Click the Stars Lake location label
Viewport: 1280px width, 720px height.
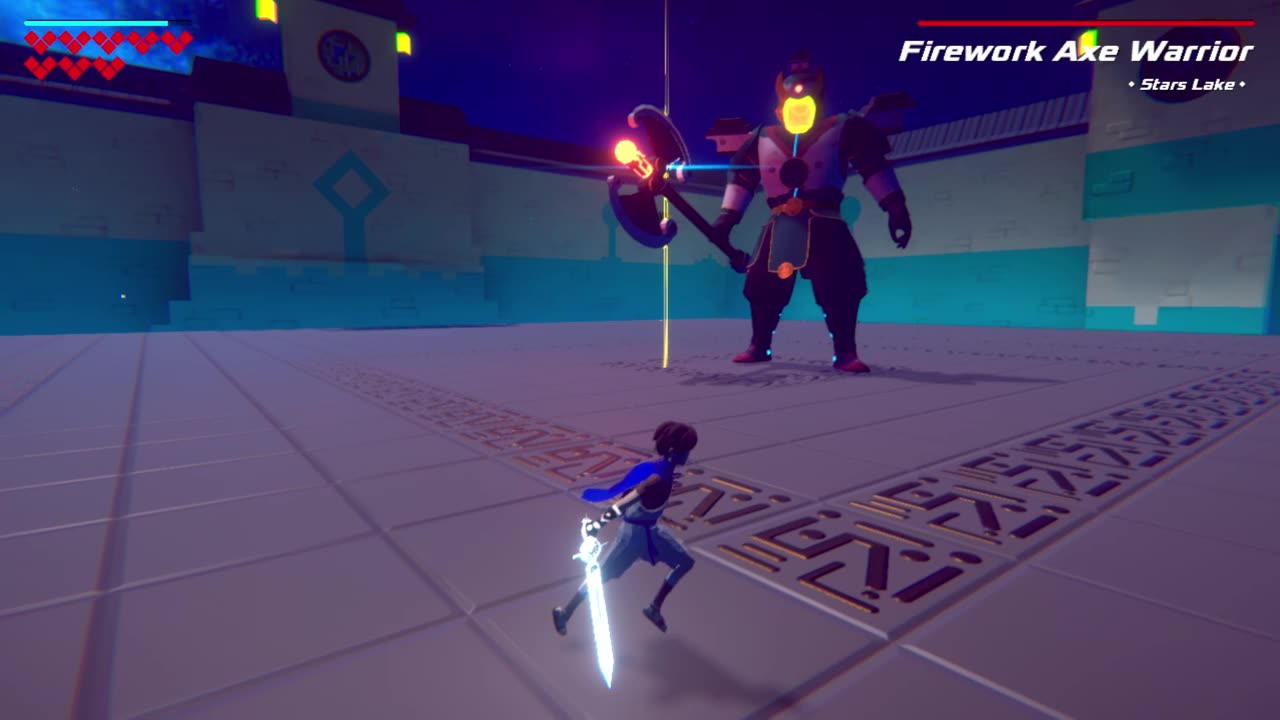pyautogui.click(x=1187, y=84)
